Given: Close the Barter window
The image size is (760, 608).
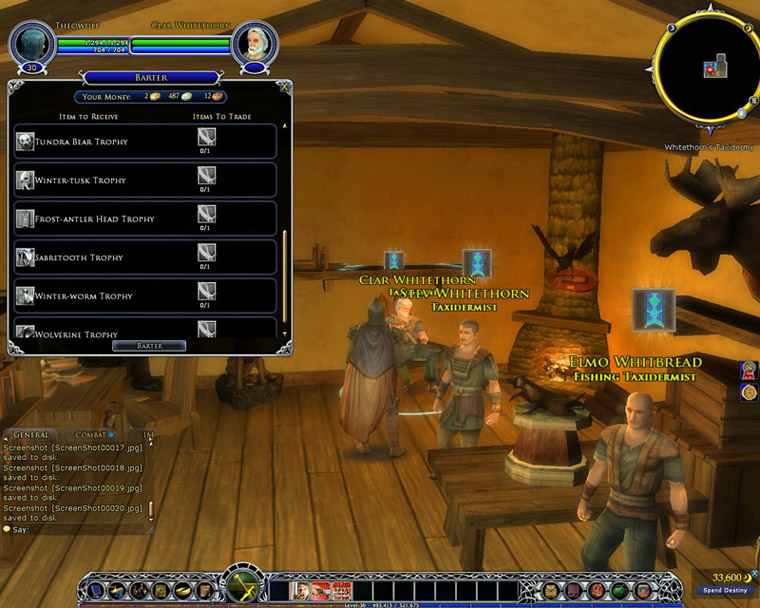Looking at the screenshot, I should [x=284, y=88].
